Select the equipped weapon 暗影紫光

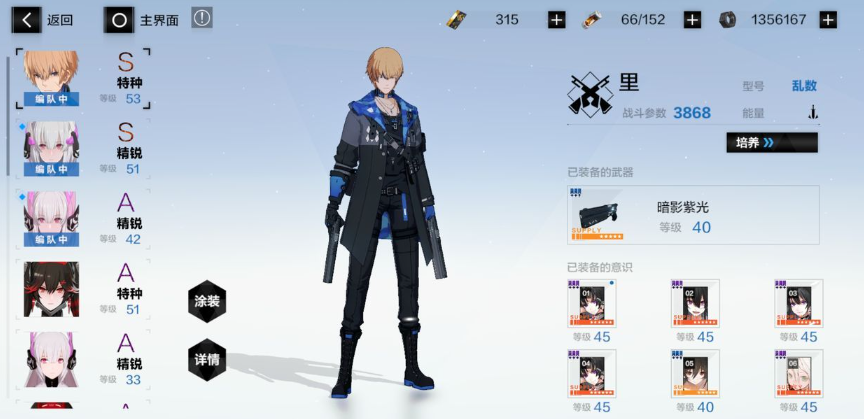click(x=692, y=214)
